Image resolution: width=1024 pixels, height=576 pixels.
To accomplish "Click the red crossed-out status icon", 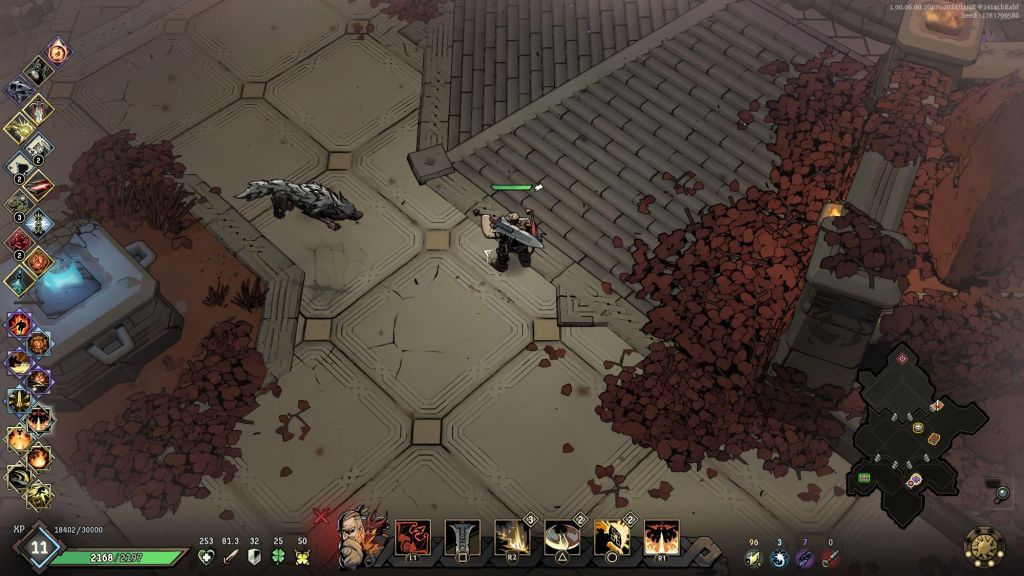I will 321,516.
